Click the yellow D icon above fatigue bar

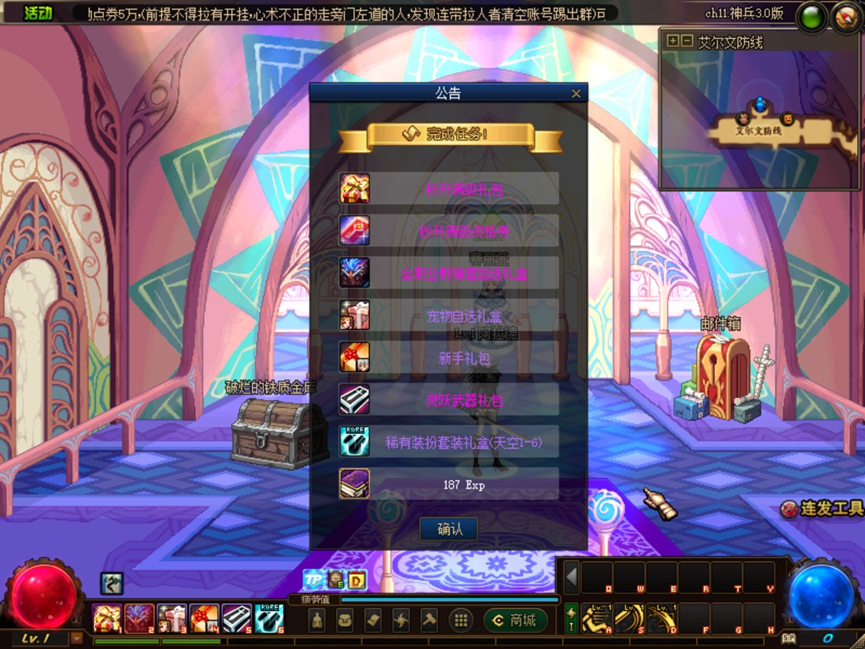(357, 580)
